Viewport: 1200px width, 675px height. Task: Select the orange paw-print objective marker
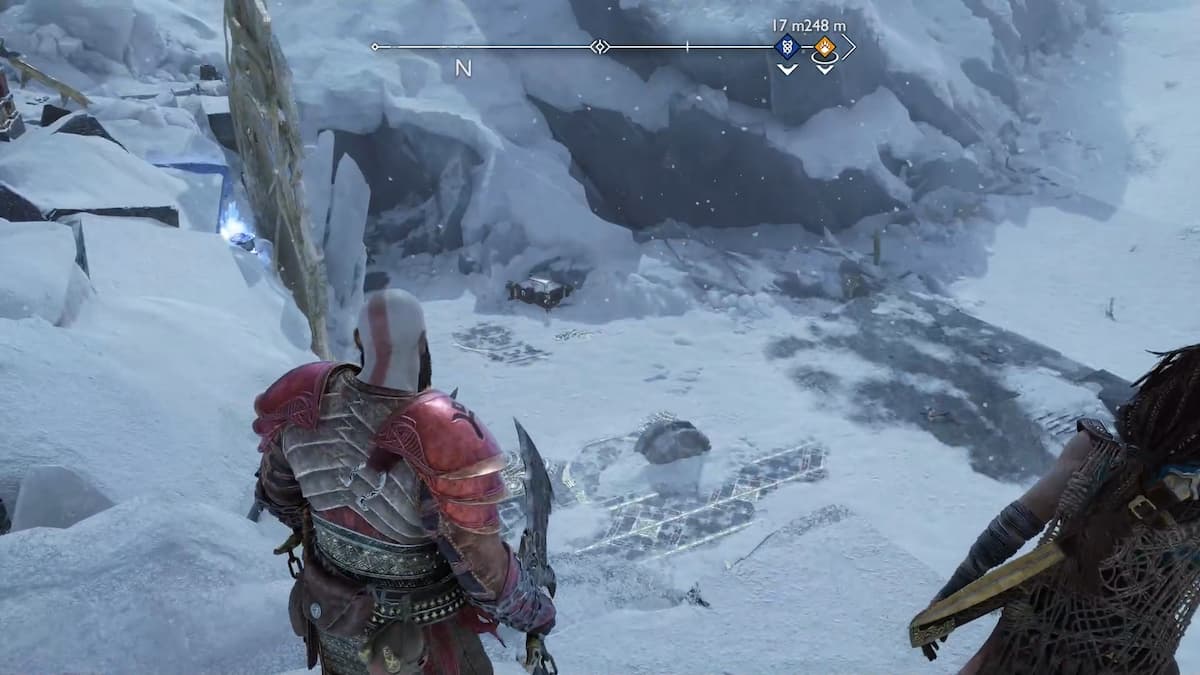coord(824,46)
